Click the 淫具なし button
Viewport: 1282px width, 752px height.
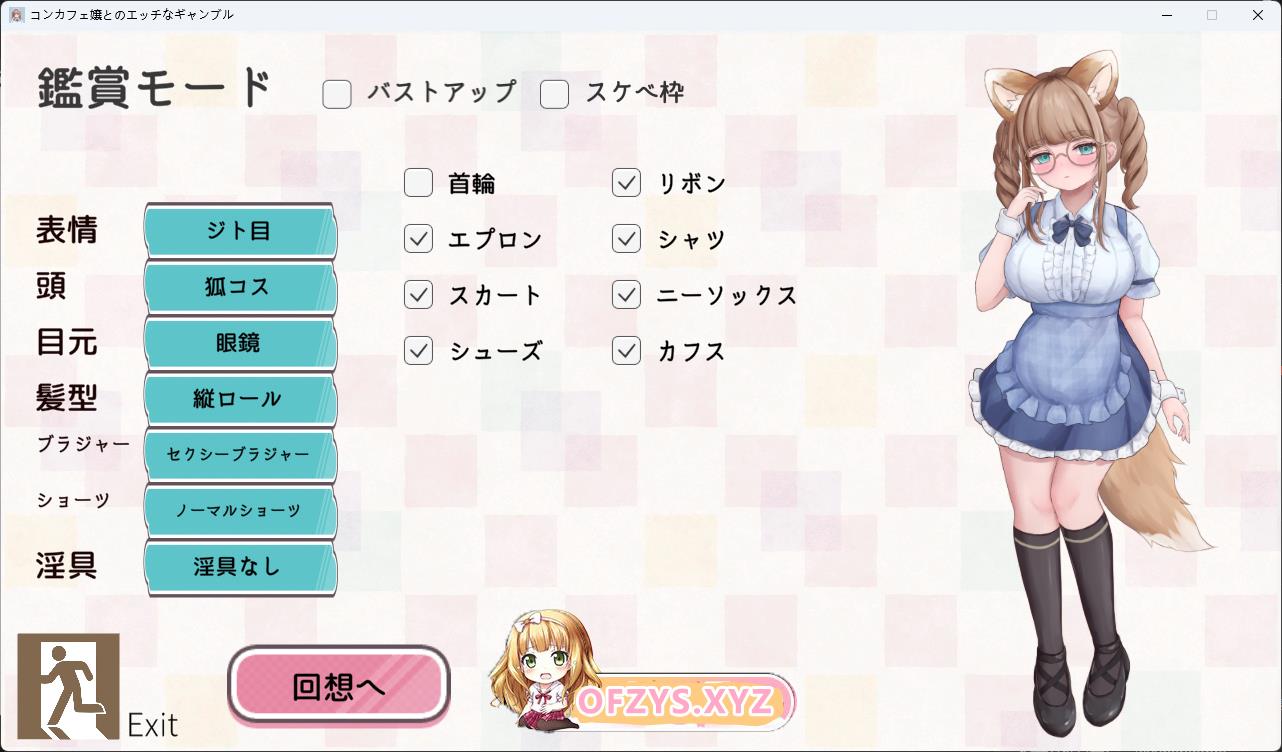click(x=239, y=567)
